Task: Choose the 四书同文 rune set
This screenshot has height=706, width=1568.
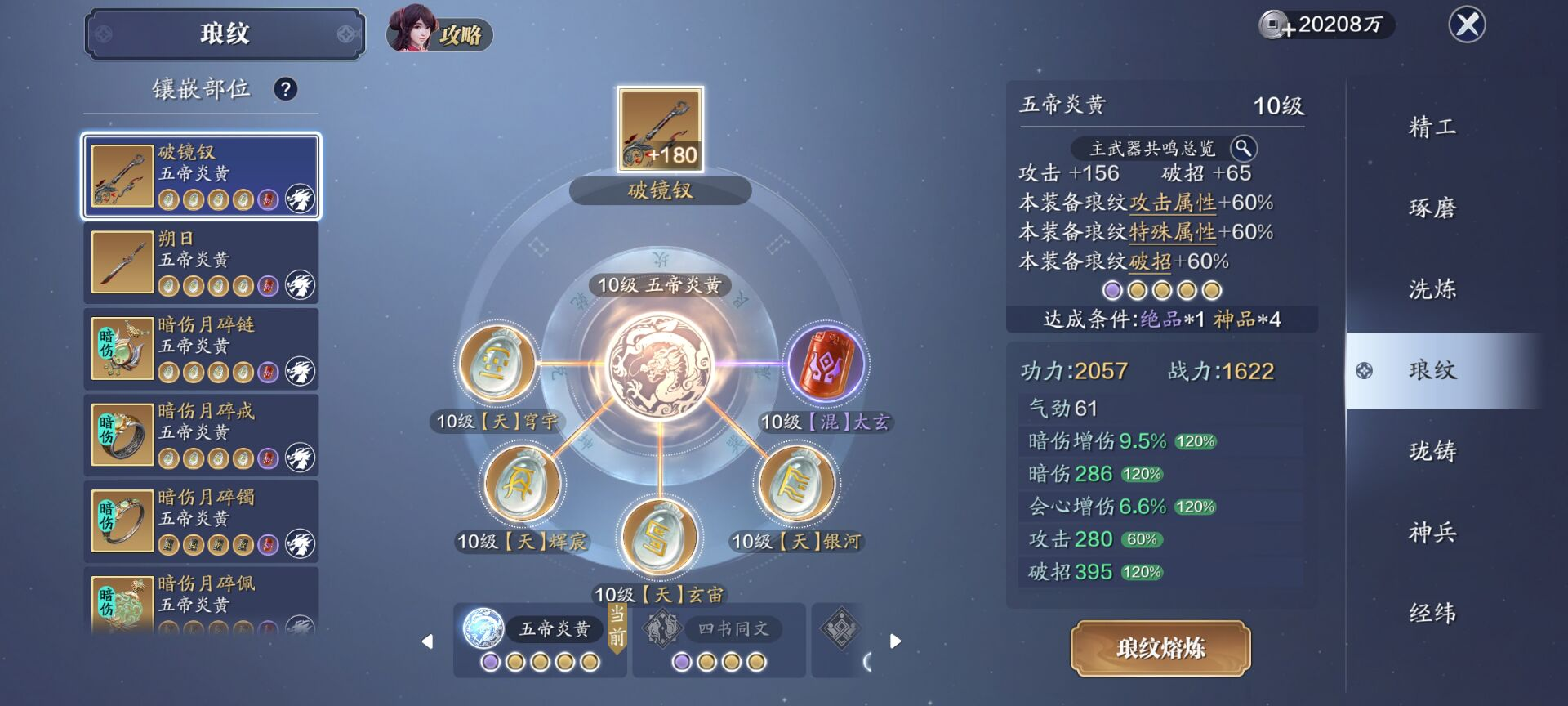Action: pyautogui.click(x=719, y=640)
